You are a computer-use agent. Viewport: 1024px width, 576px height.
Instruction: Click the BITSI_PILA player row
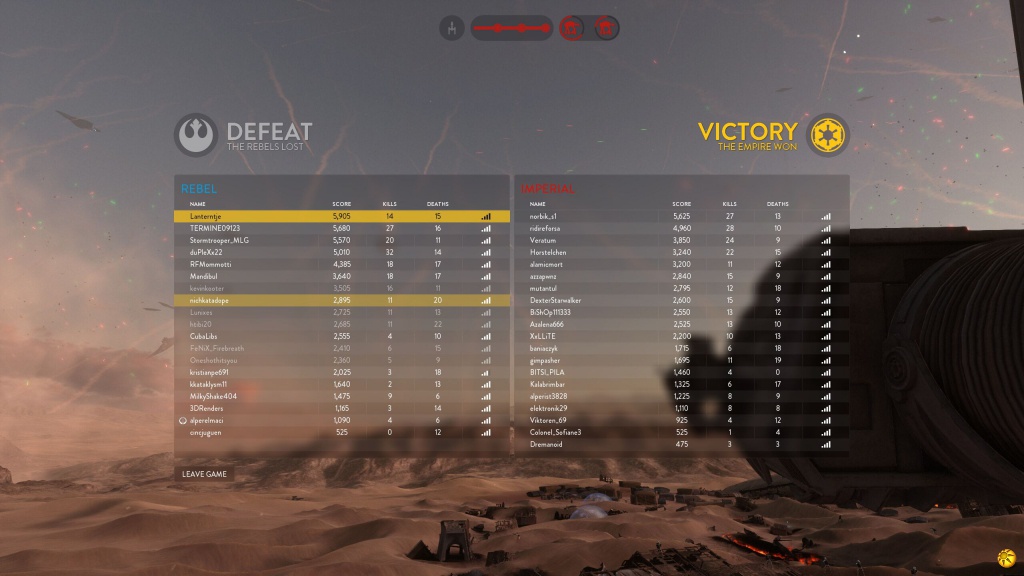(681, 372)
